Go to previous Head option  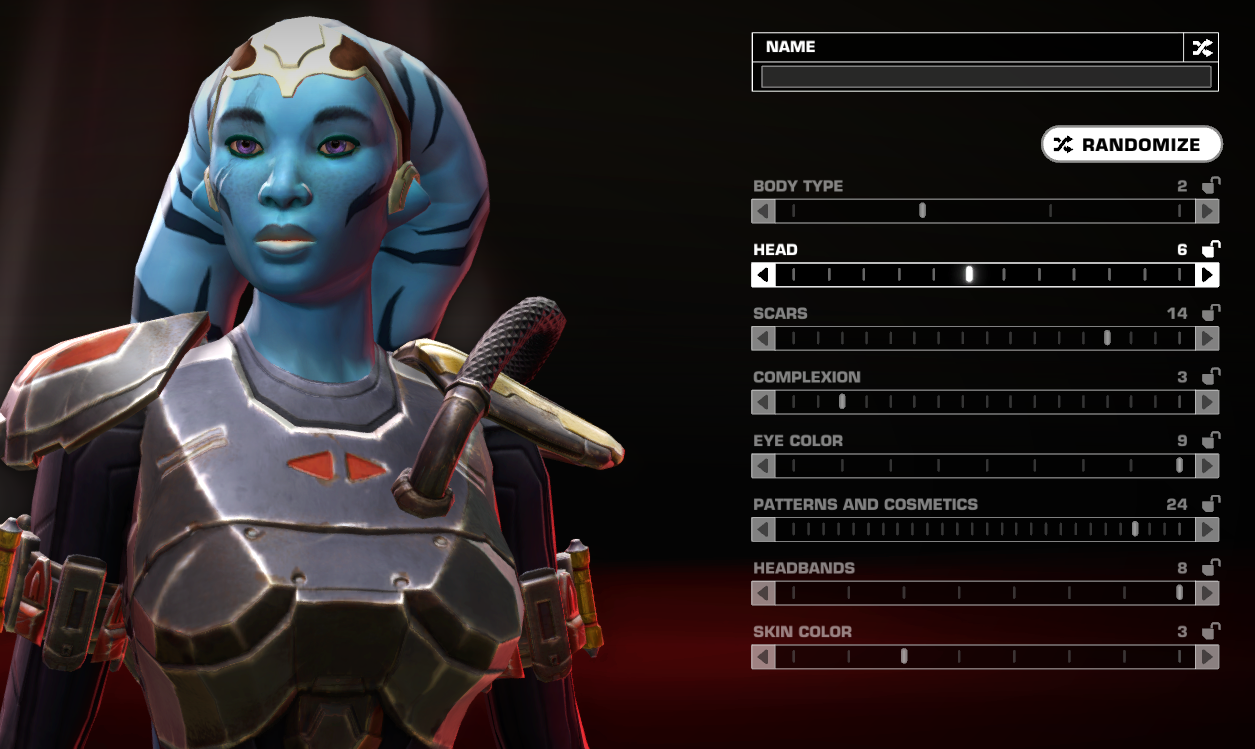(763, 275)
